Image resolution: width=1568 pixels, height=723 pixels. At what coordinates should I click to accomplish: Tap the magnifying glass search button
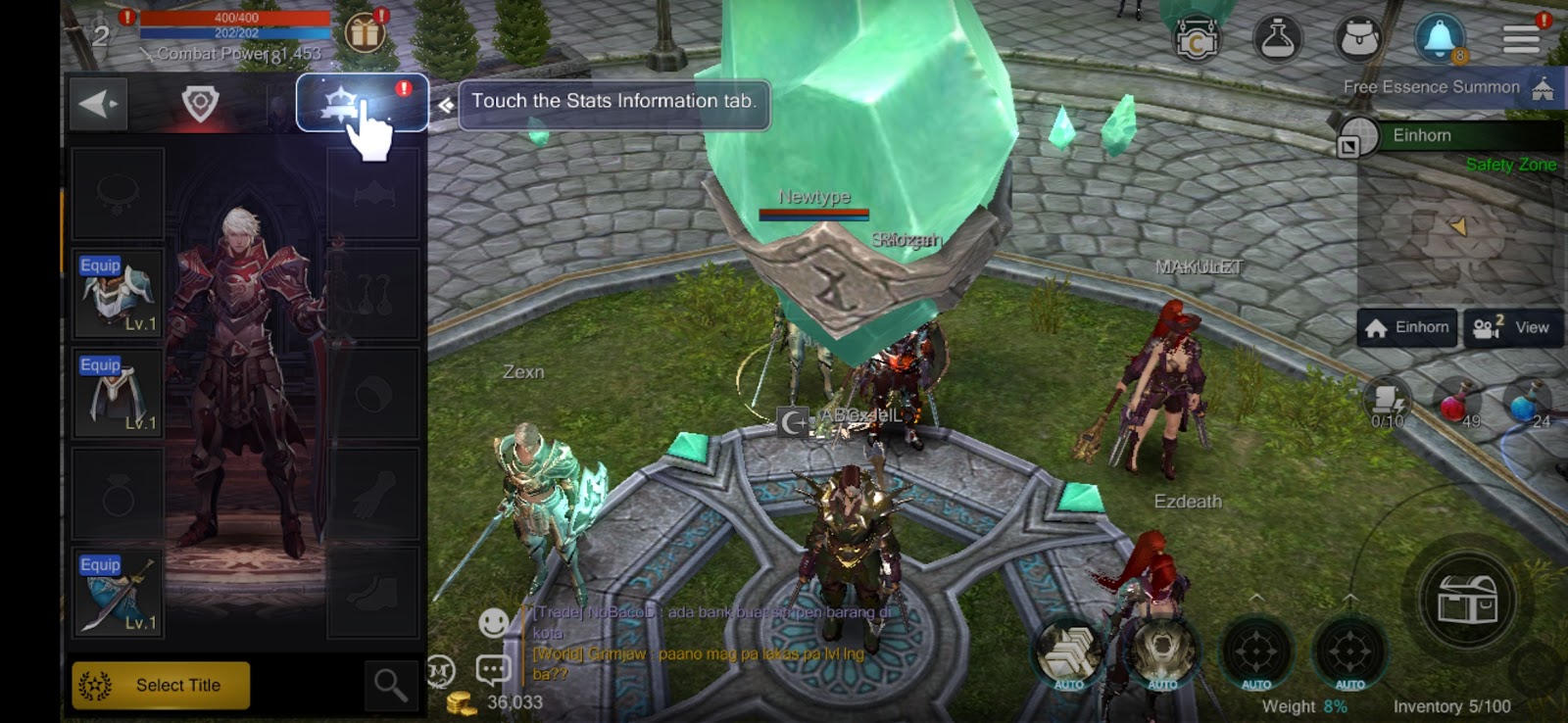(390, 685)
